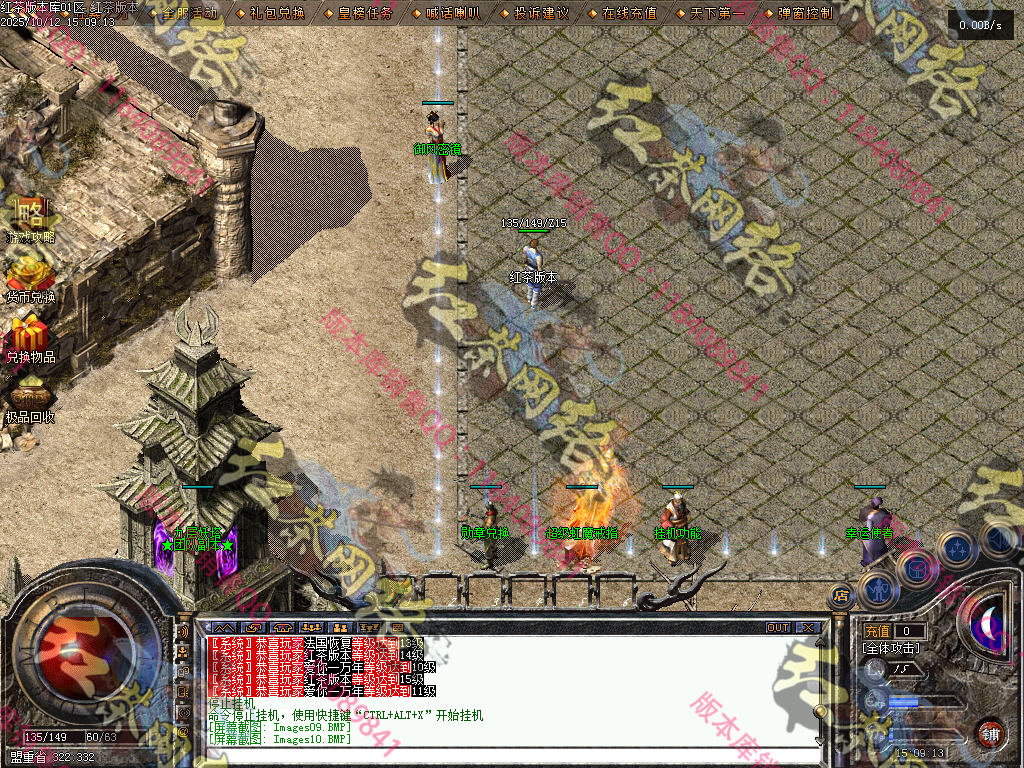
Task: Click the round 店 shop button
Action: [x=840, y=596]
